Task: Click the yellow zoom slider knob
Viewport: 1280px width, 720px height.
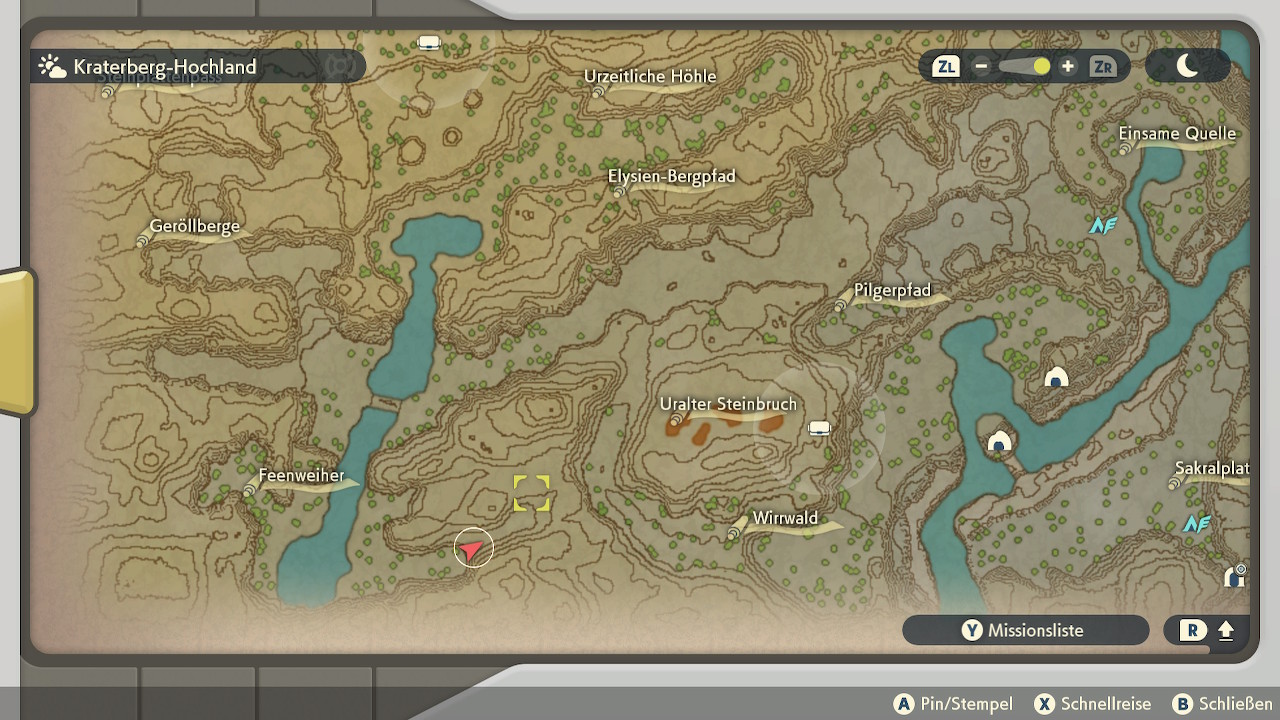Action: point(1041,67)
